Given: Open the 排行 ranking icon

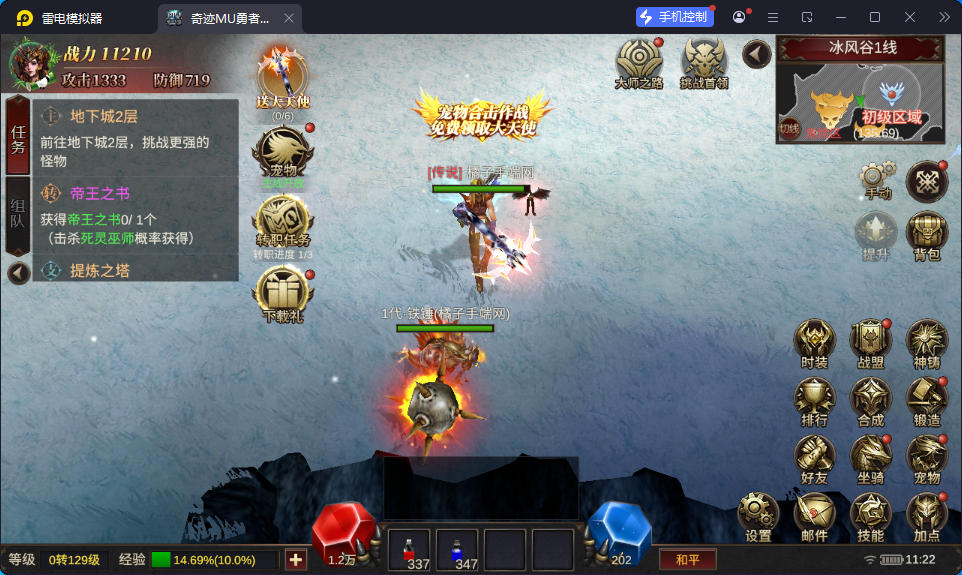Looking at the screenshot, I should [814, 399].
